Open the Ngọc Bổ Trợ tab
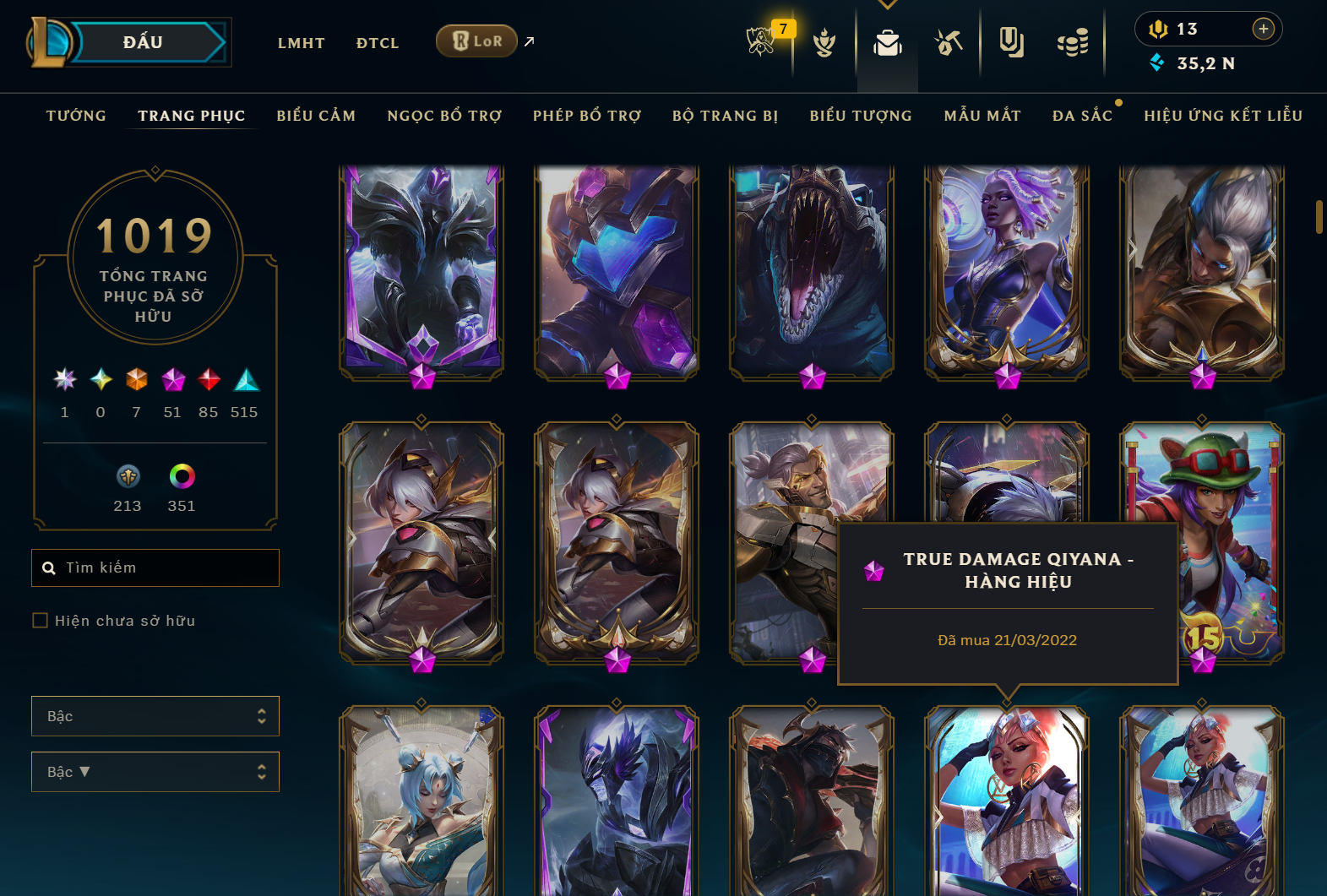The width and height of the screenshot is (1327, 896). coord(444,116)
